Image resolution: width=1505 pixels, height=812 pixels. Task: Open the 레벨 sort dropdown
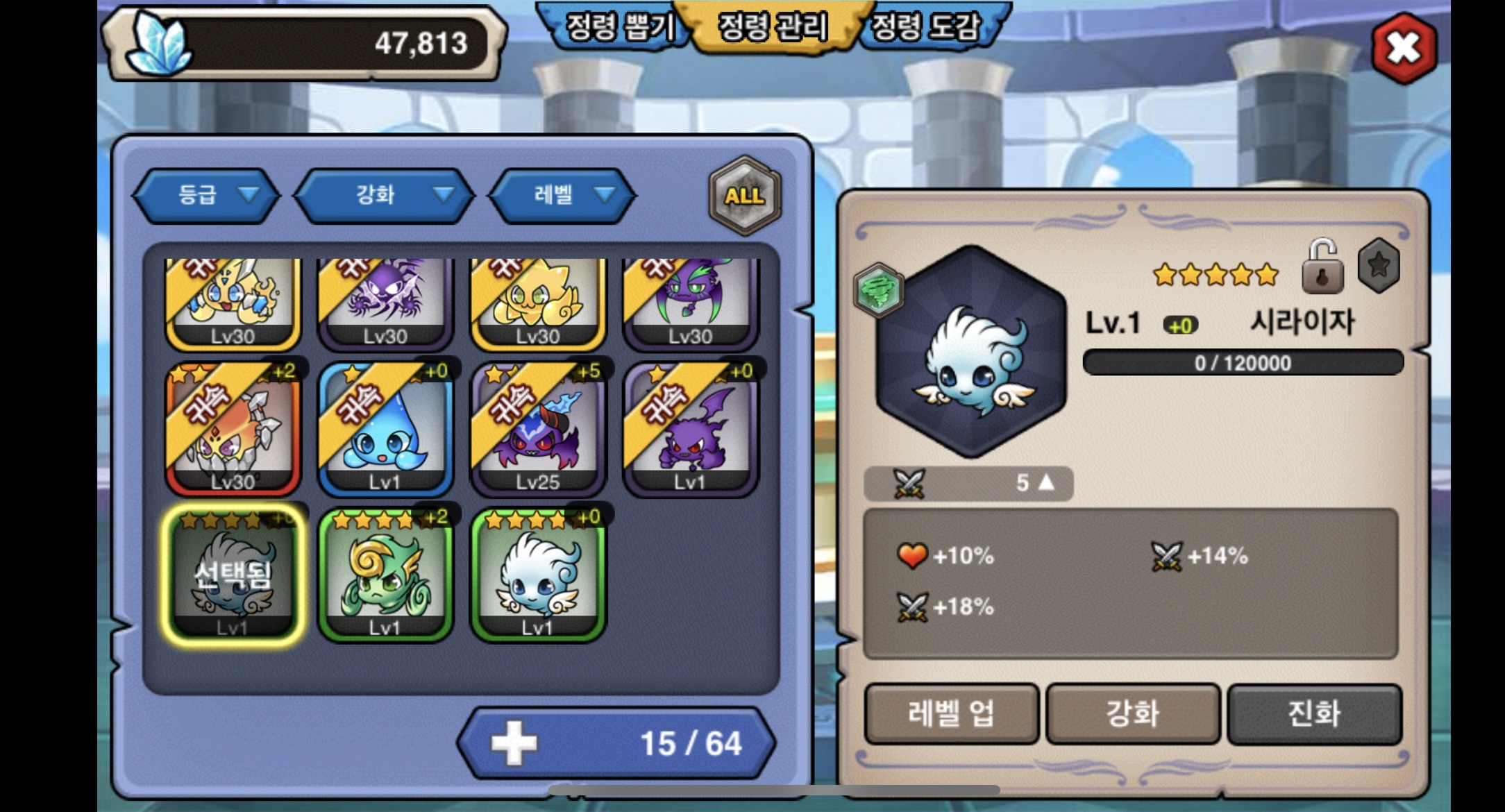[x=562, y=195]
